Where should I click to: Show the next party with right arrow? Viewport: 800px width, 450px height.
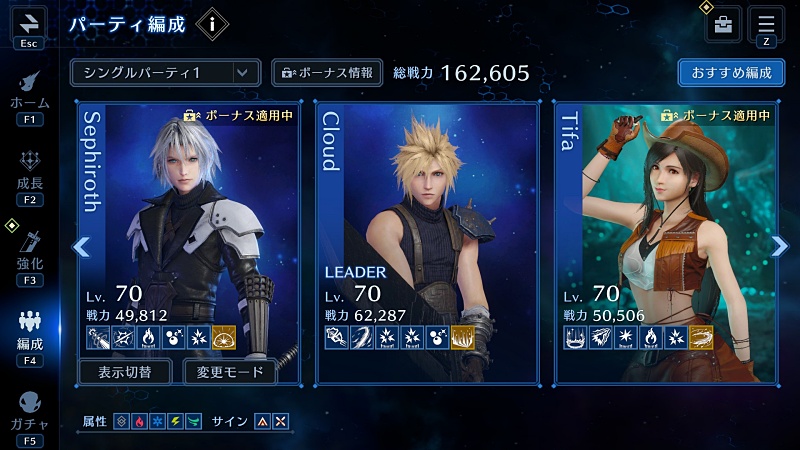coord(780,246)
